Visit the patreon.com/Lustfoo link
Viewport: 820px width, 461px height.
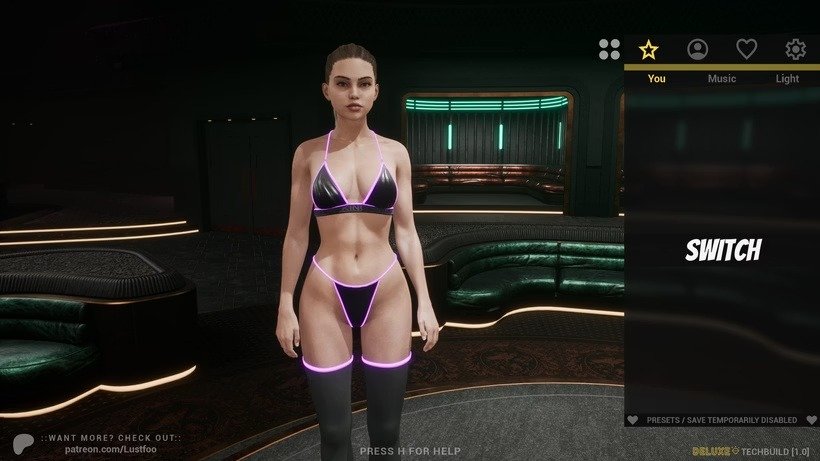click(110, 447)
